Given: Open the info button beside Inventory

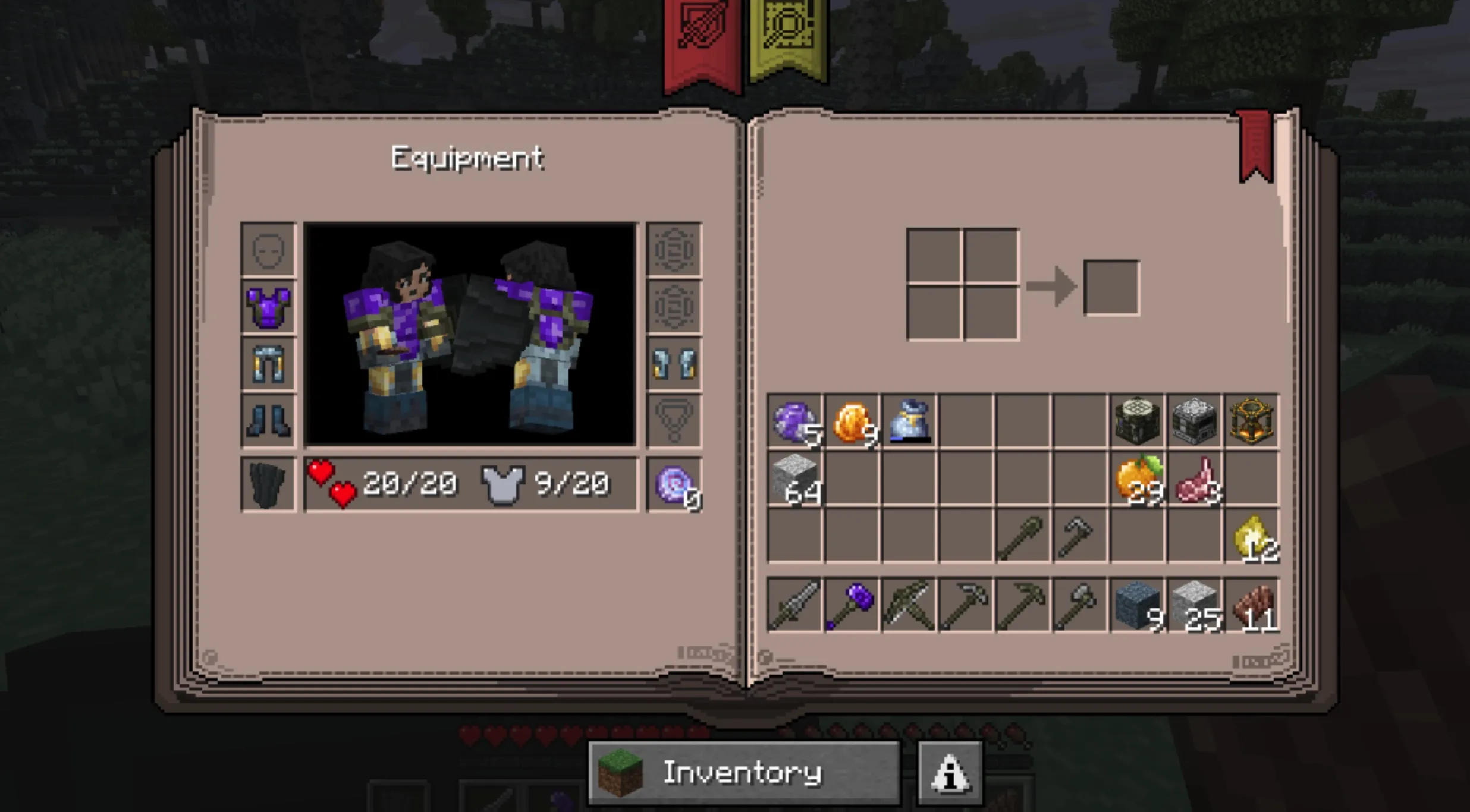Looking at the screenshot, I should click(x=950, y=773).
